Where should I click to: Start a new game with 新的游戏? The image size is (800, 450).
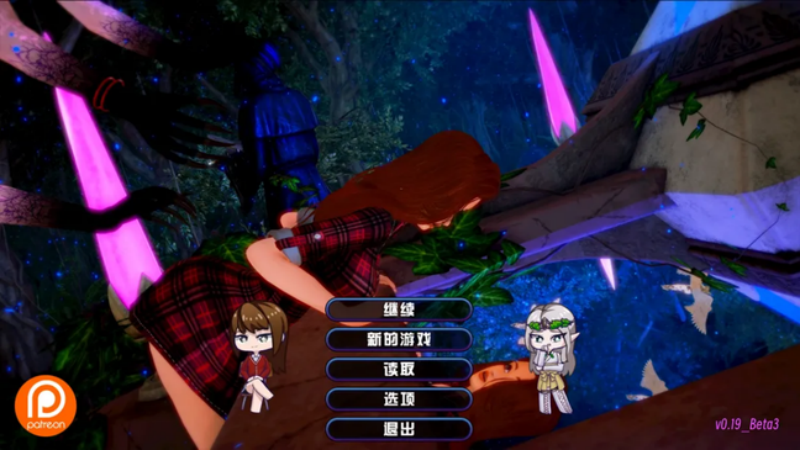click(x=399, y=339)
